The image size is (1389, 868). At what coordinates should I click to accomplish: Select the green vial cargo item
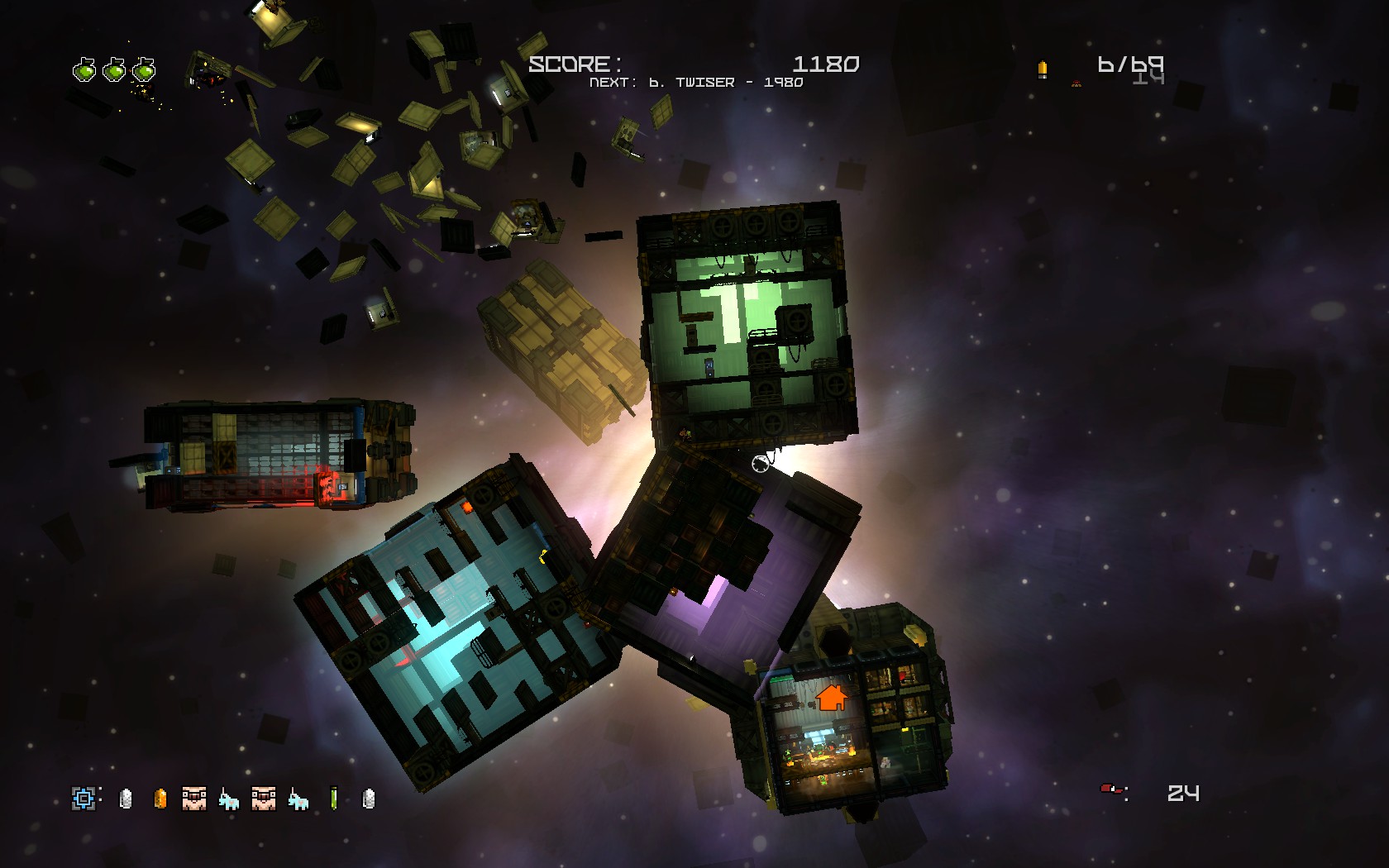point(334,798)
